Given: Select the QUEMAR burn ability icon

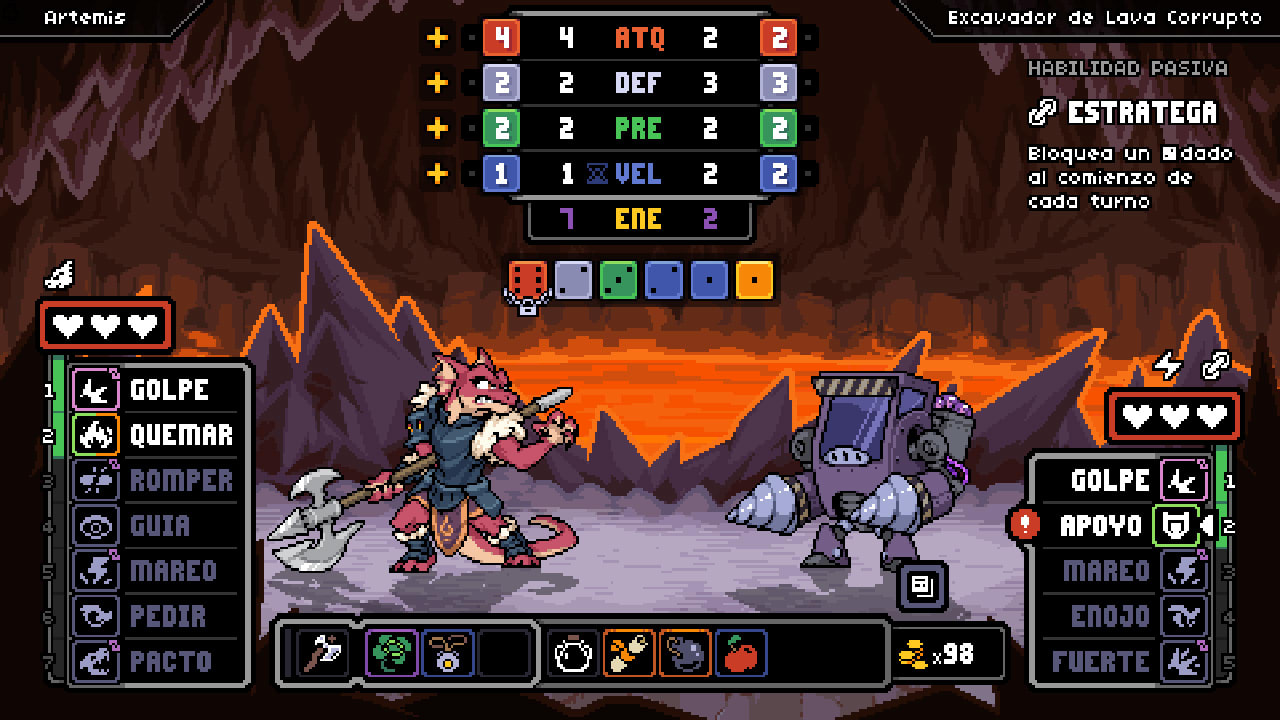Looking at the screenshot, I should [x=95, y=436].
